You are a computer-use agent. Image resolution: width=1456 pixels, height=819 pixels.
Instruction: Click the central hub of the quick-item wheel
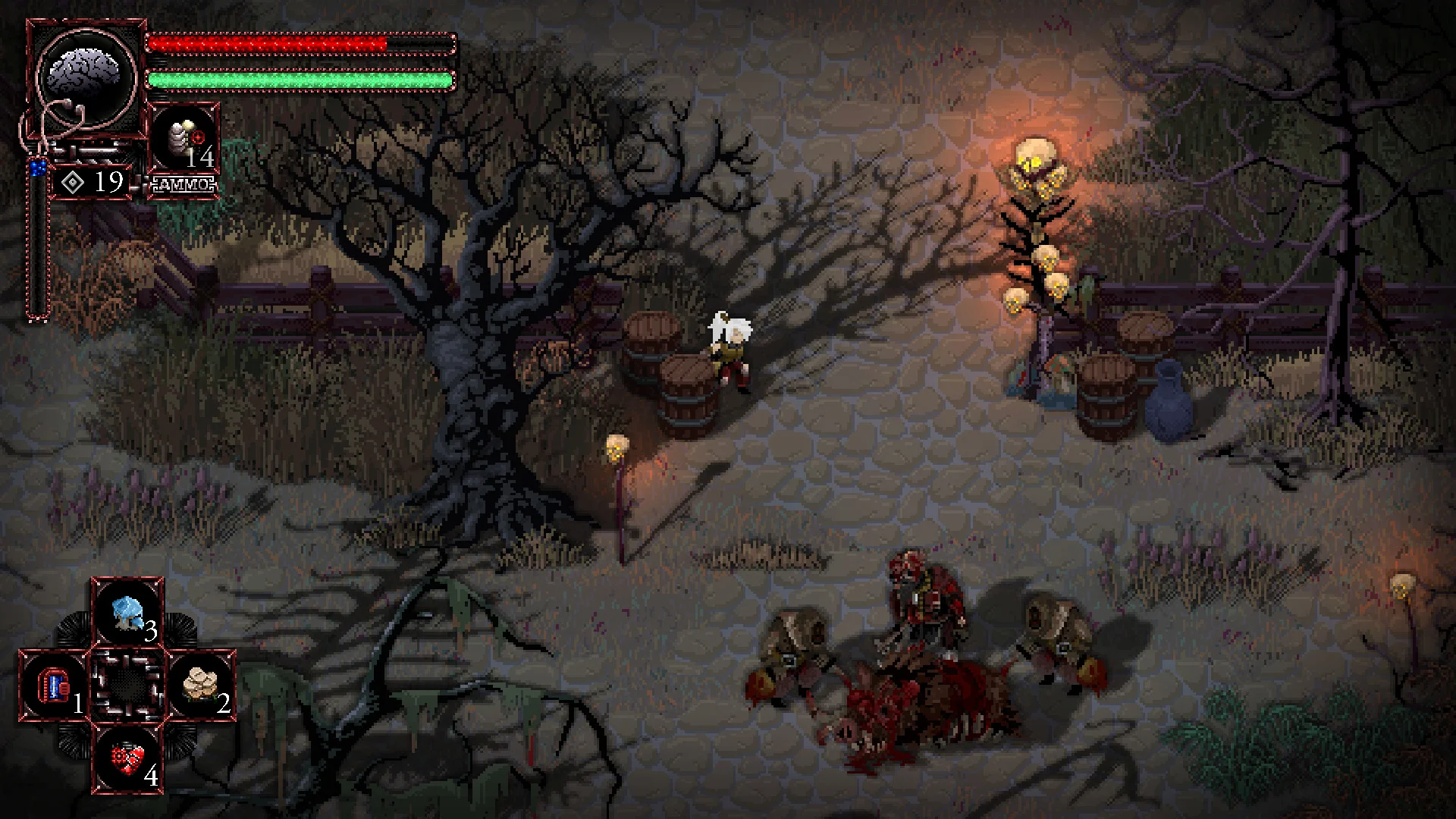coord(127,684)
